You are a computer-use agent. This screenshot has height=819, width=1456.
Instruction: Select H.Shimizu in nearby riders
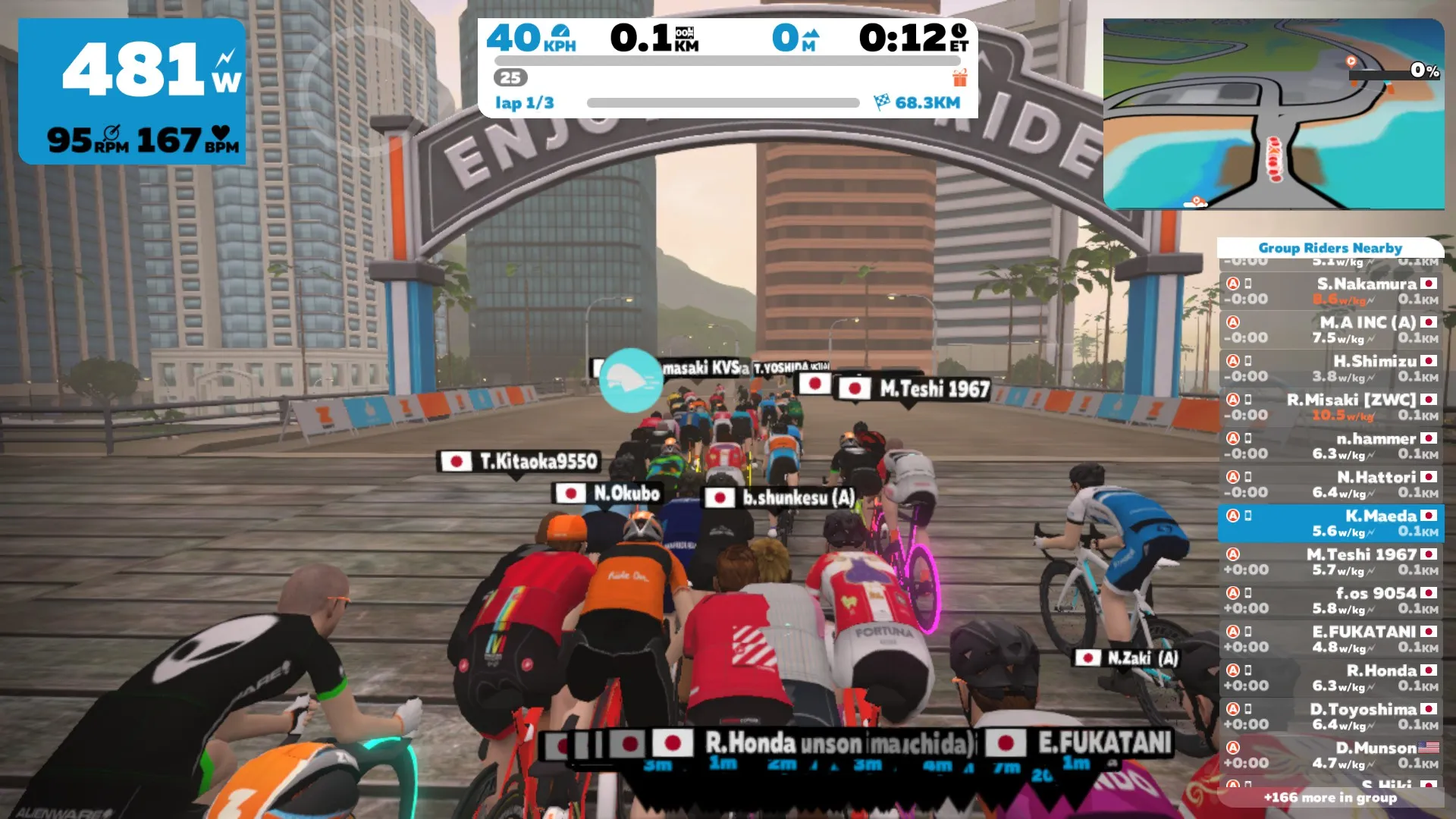[1331, 369]
